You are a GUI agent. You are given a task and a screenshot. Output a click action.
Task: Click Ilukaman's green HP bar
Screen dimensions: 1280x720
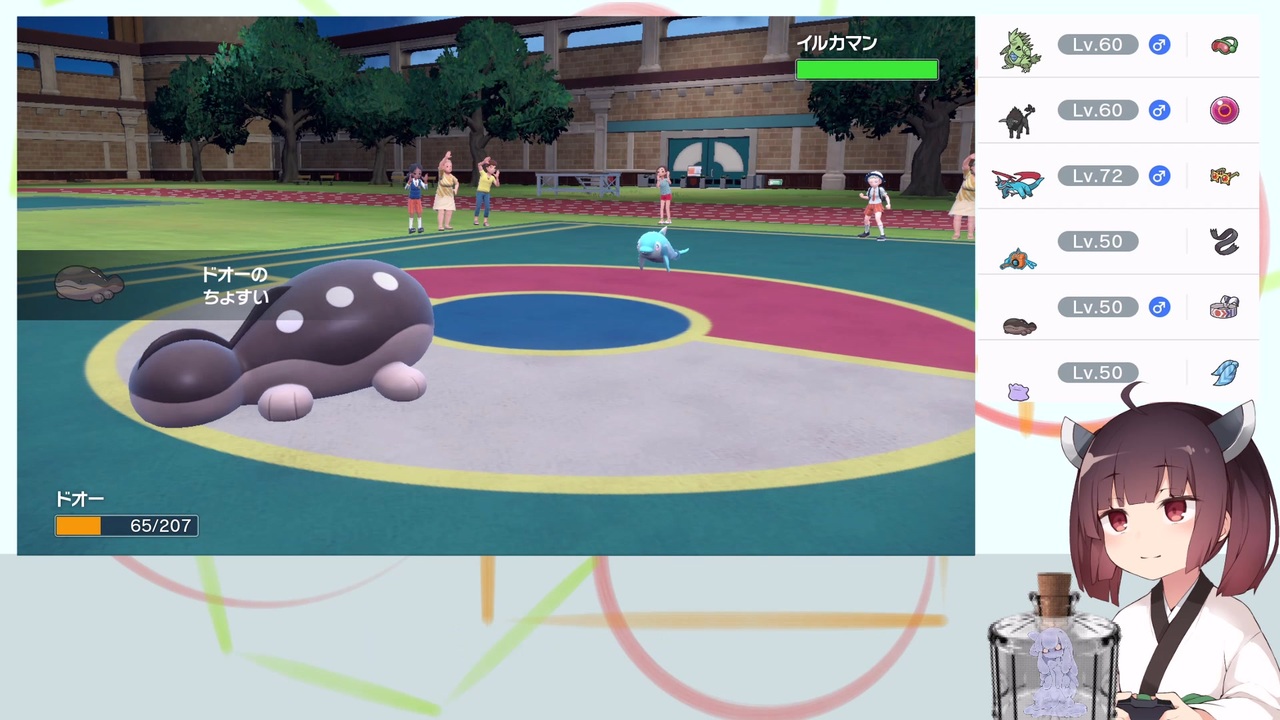[x=866, y=69]
